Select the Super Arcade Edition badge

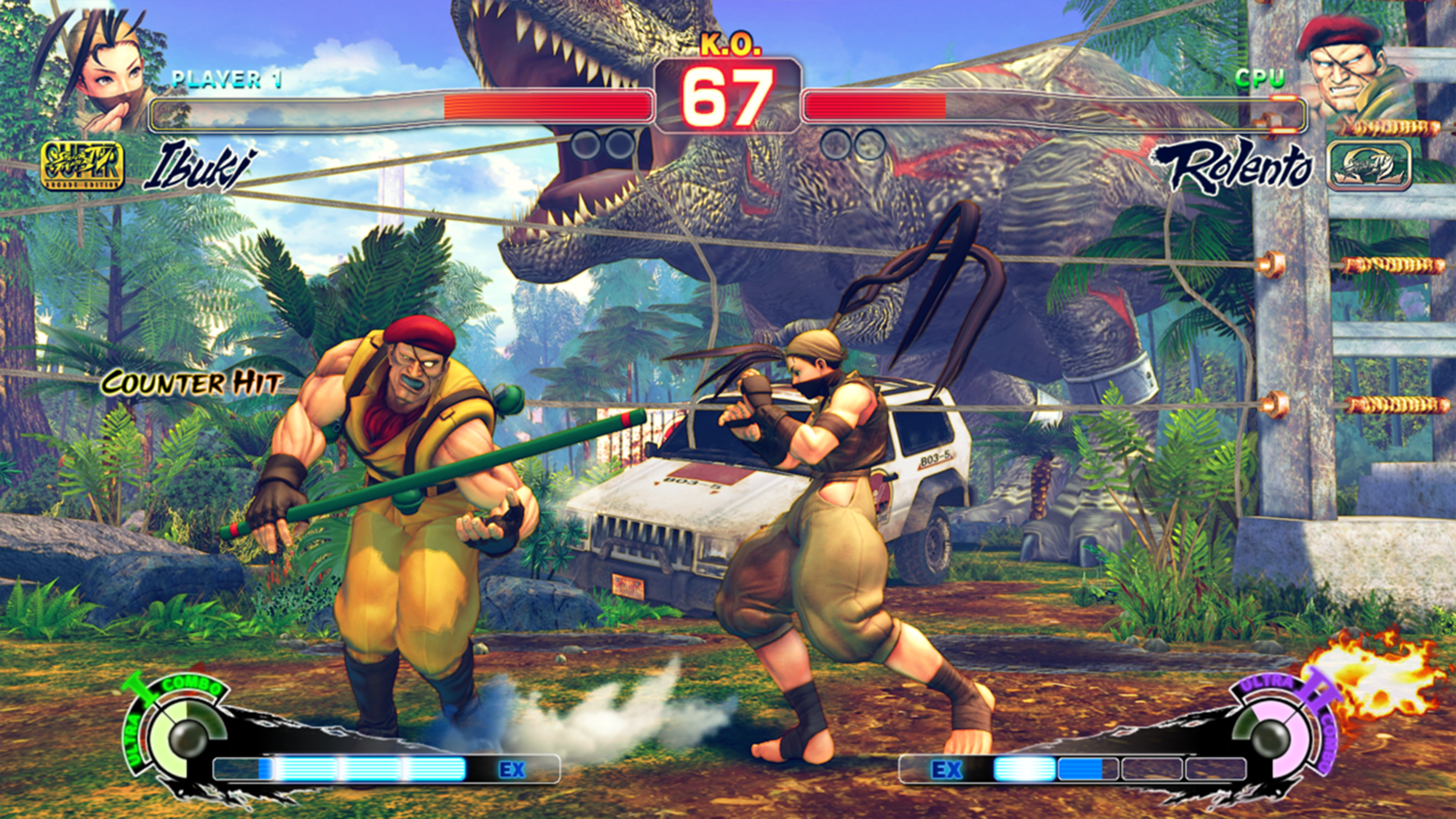tap(82, 166)
